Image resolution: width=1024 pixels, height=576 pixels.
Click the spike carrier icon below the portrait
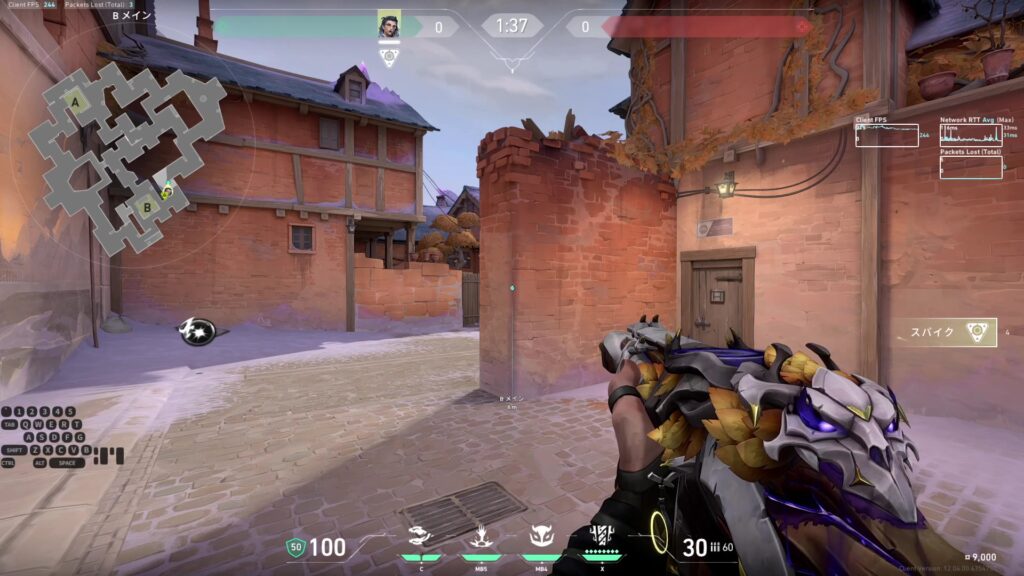[389, 57]
